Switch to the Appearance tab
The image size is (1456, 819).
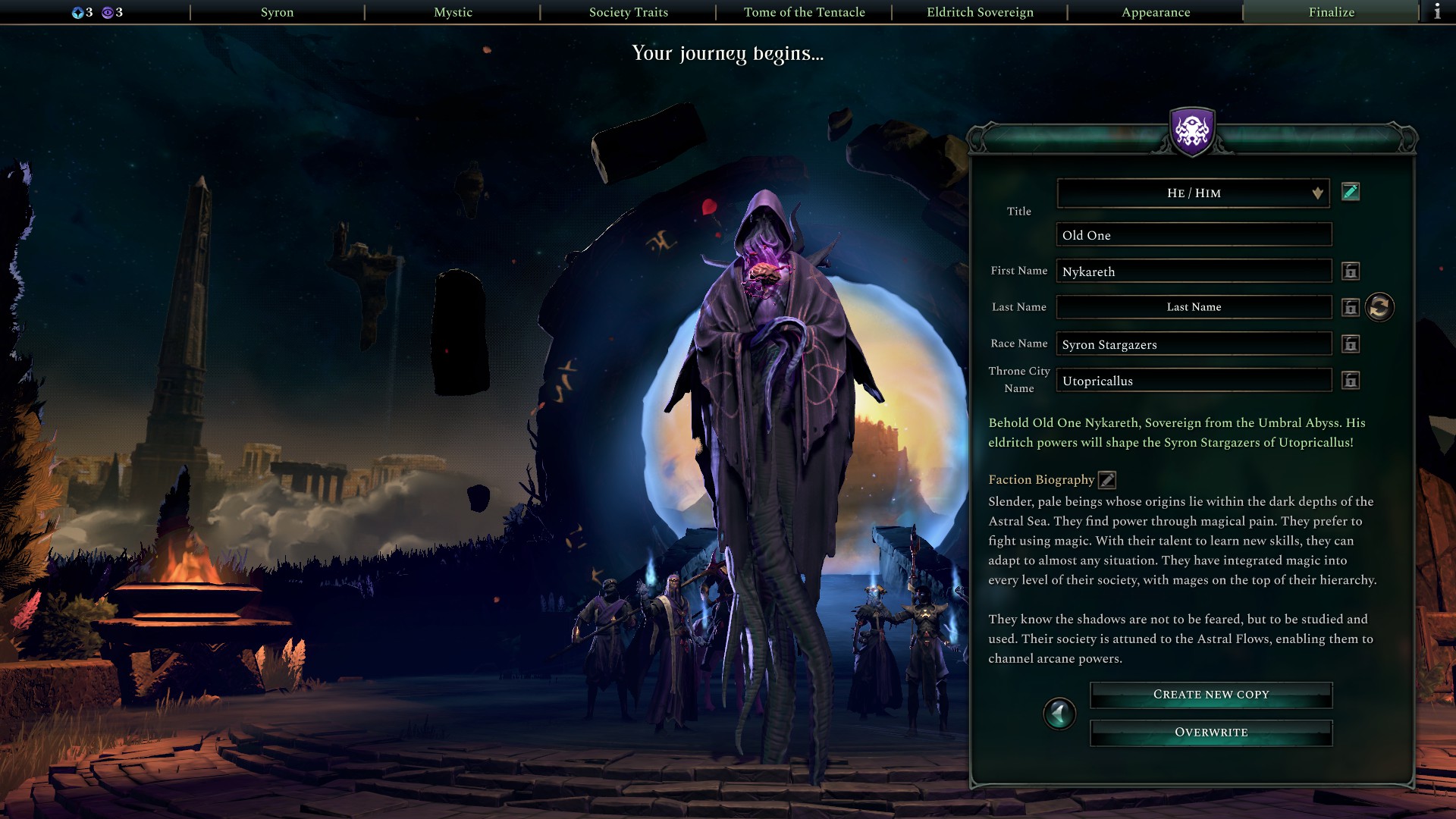click(x=1155, y=12)
